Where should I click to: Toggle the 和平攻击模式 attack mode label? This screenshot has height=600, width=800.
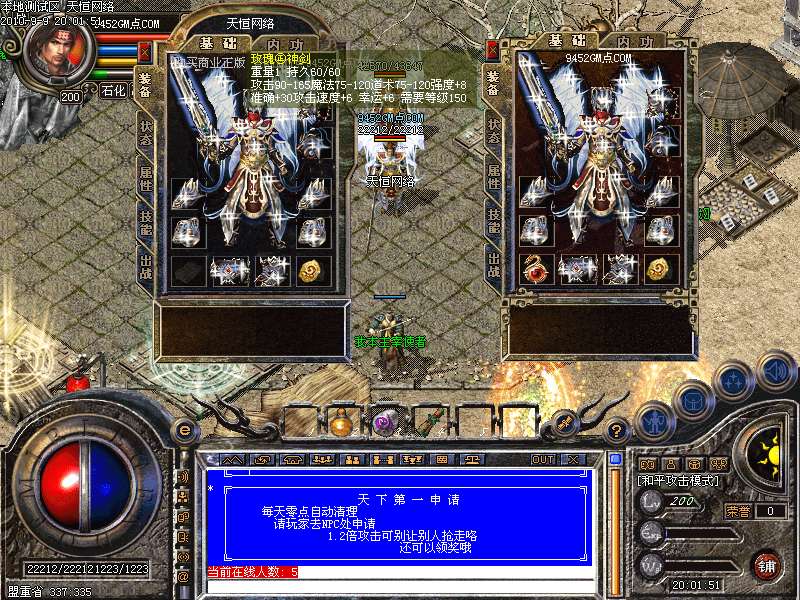pos(678,480)
